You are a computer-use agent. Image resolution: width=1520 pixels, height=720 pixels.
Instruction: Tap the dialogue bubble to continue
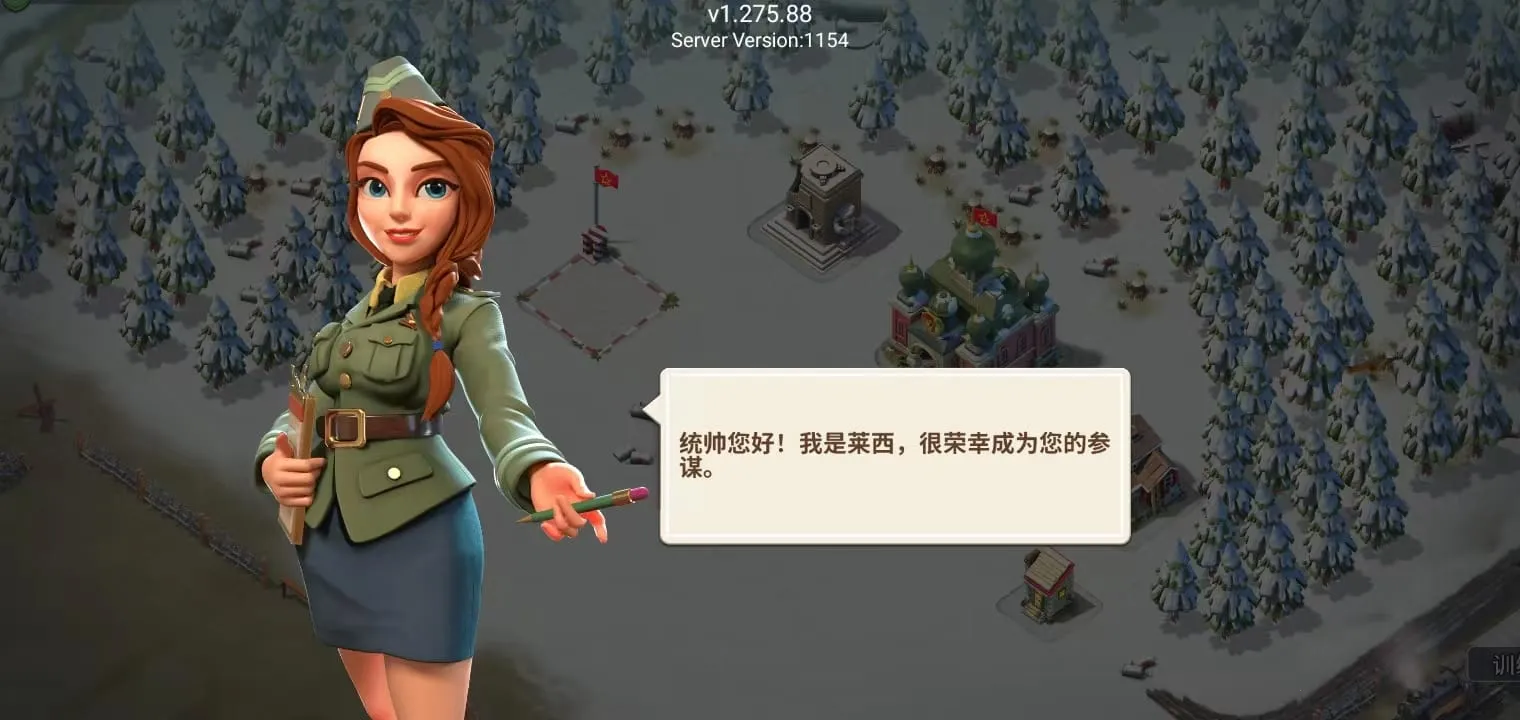(895, 455)
